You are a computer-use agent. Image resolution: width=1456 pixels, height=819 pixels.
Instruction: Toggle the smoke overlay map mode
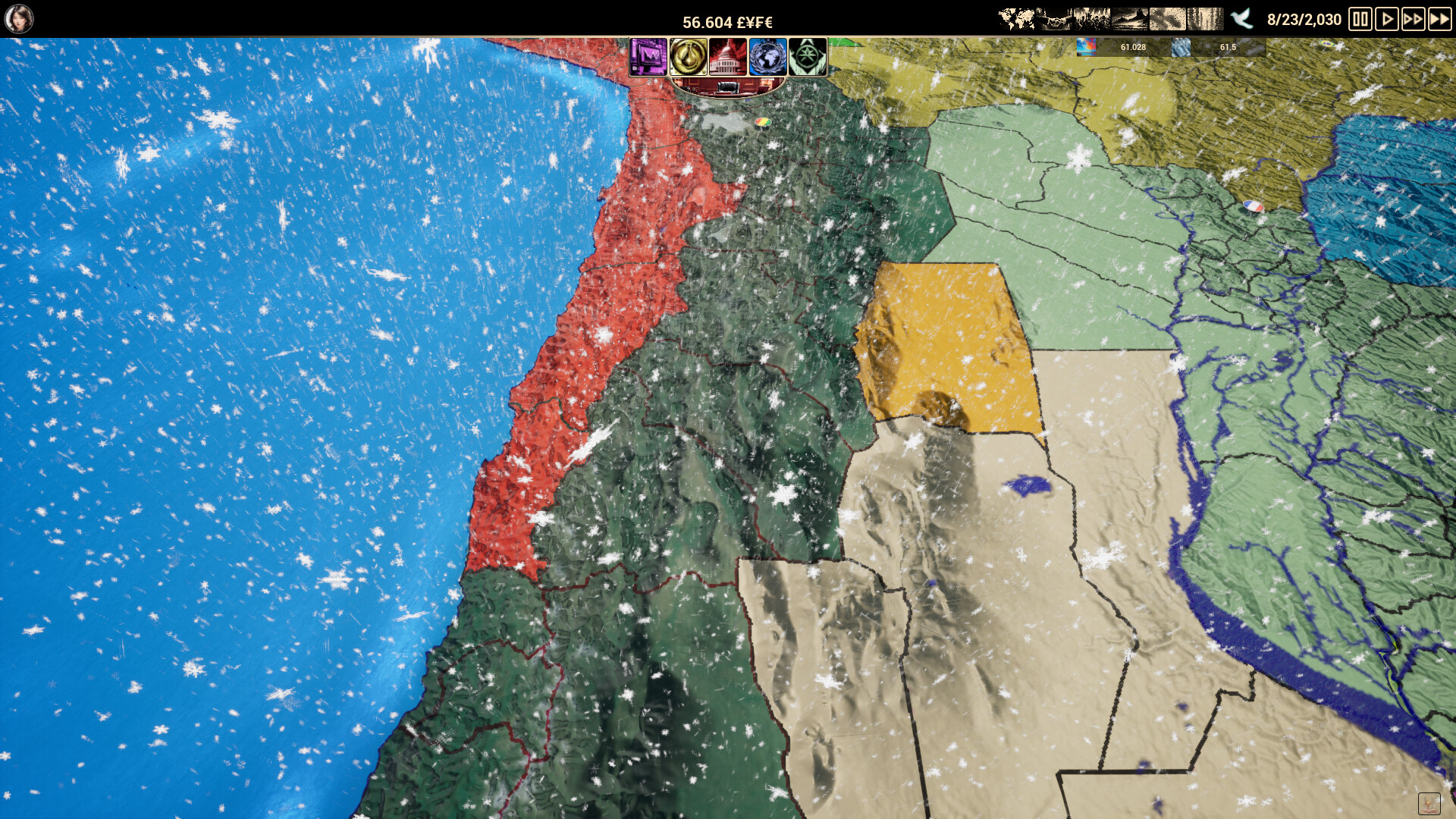coord(1167,19)
